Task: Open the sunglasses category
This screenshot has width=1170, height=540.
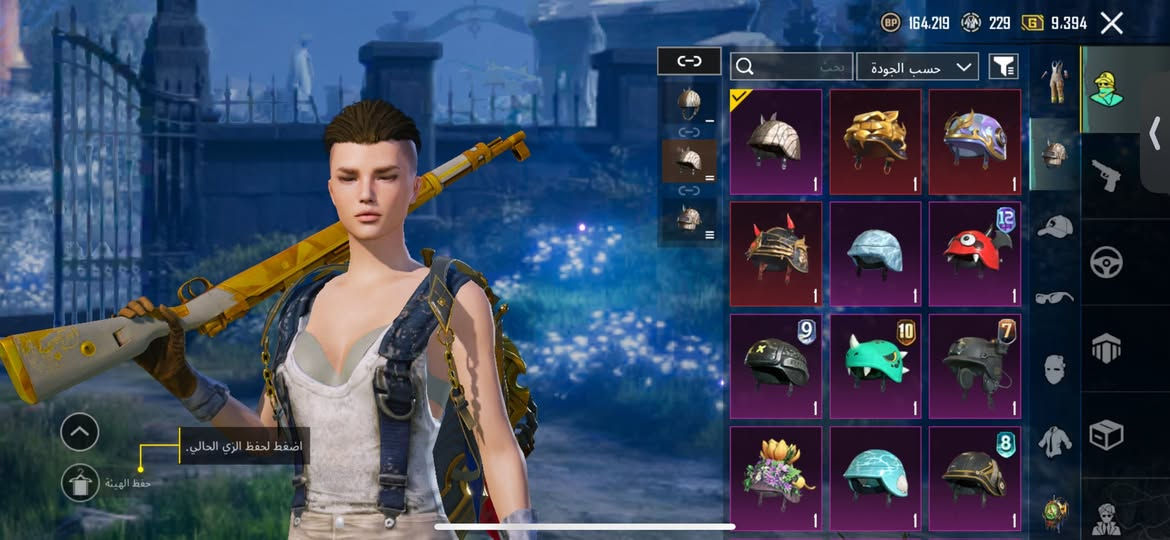Action: coord(1053,297)
